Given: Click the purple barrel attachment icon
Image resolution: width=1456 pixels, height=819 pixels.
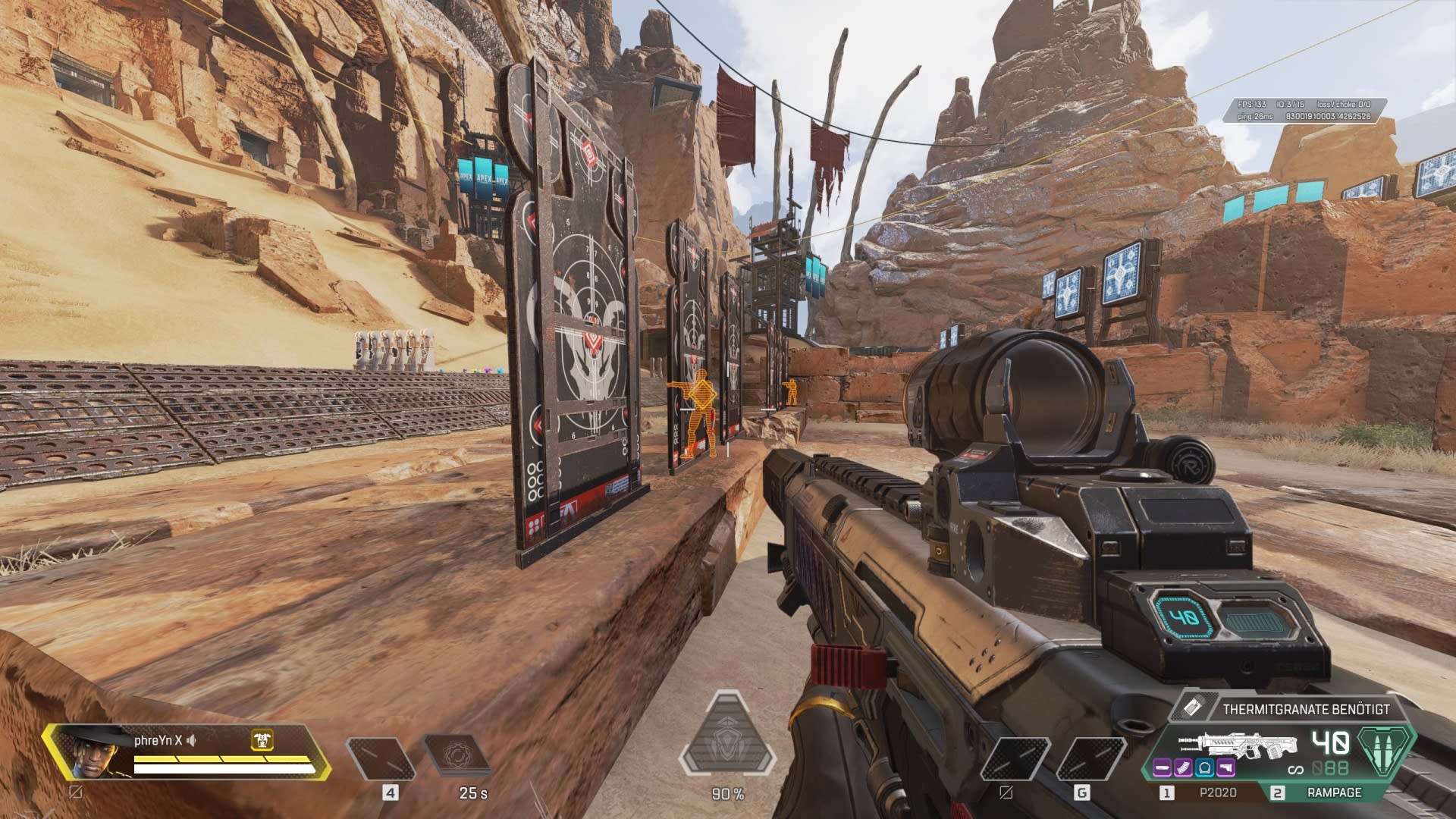Looking at the screenshot, I should pyautogui.click(x=1163, y=768).
